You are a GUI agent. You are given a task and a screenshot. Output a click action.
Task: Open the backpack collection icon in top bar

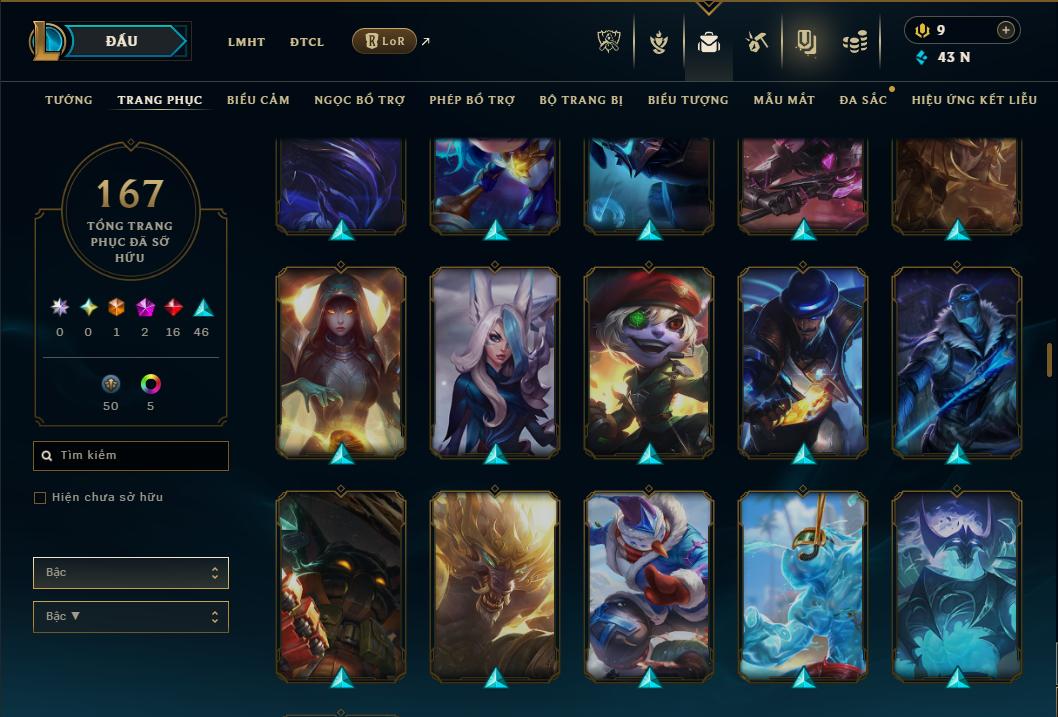(709, 42)
